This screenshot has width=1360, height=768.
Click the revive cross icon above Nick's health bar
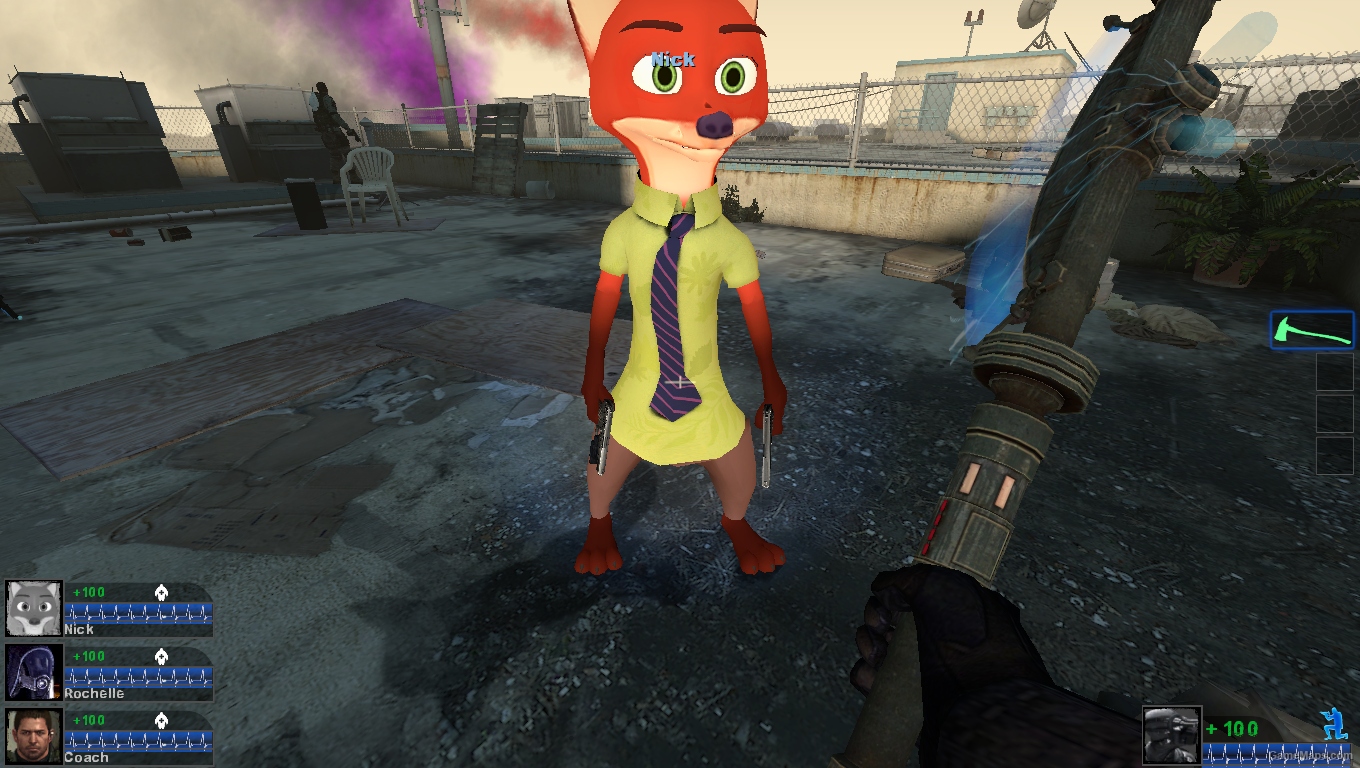click(x=163, y=592)
